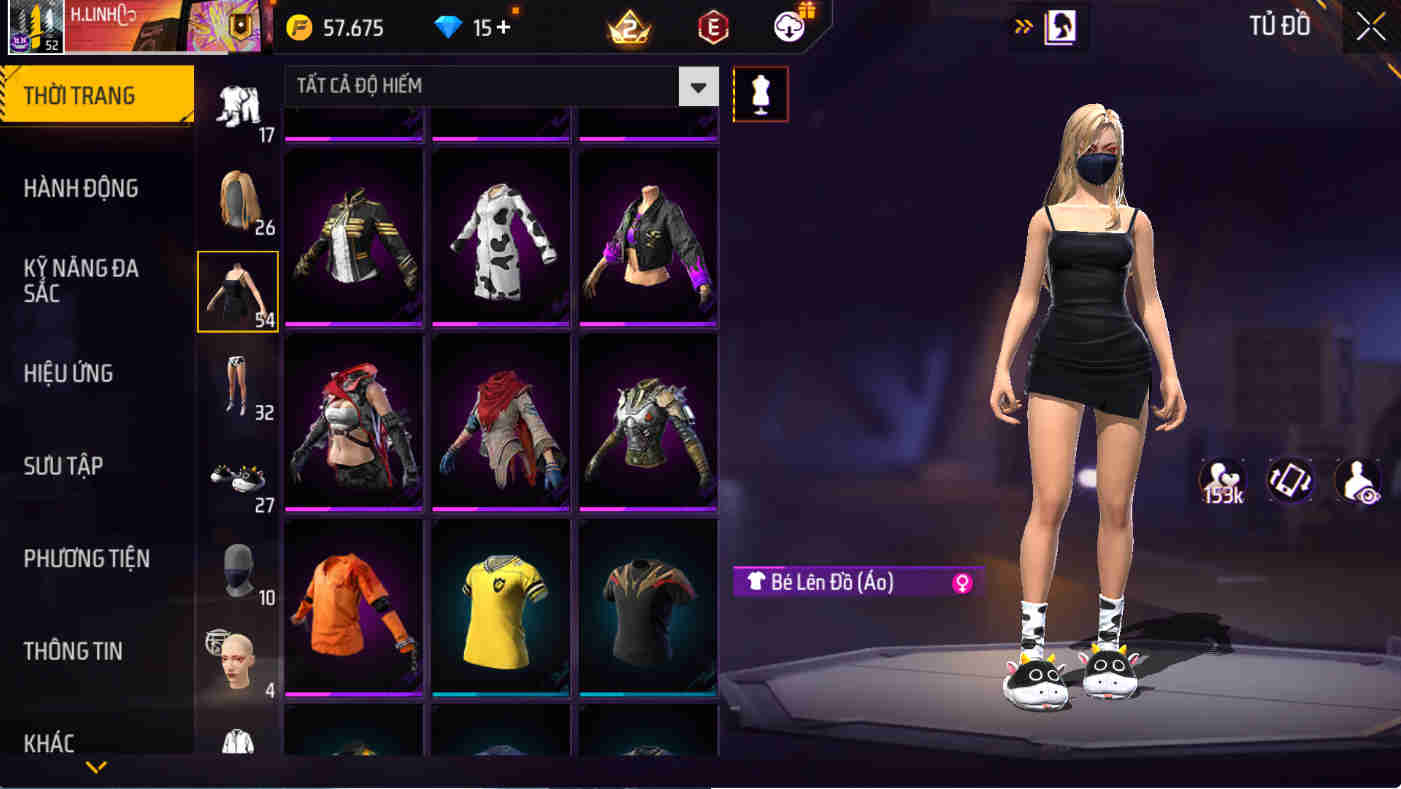Collapse the panel using the double-arrow chevron

[x=1022, y=27]
